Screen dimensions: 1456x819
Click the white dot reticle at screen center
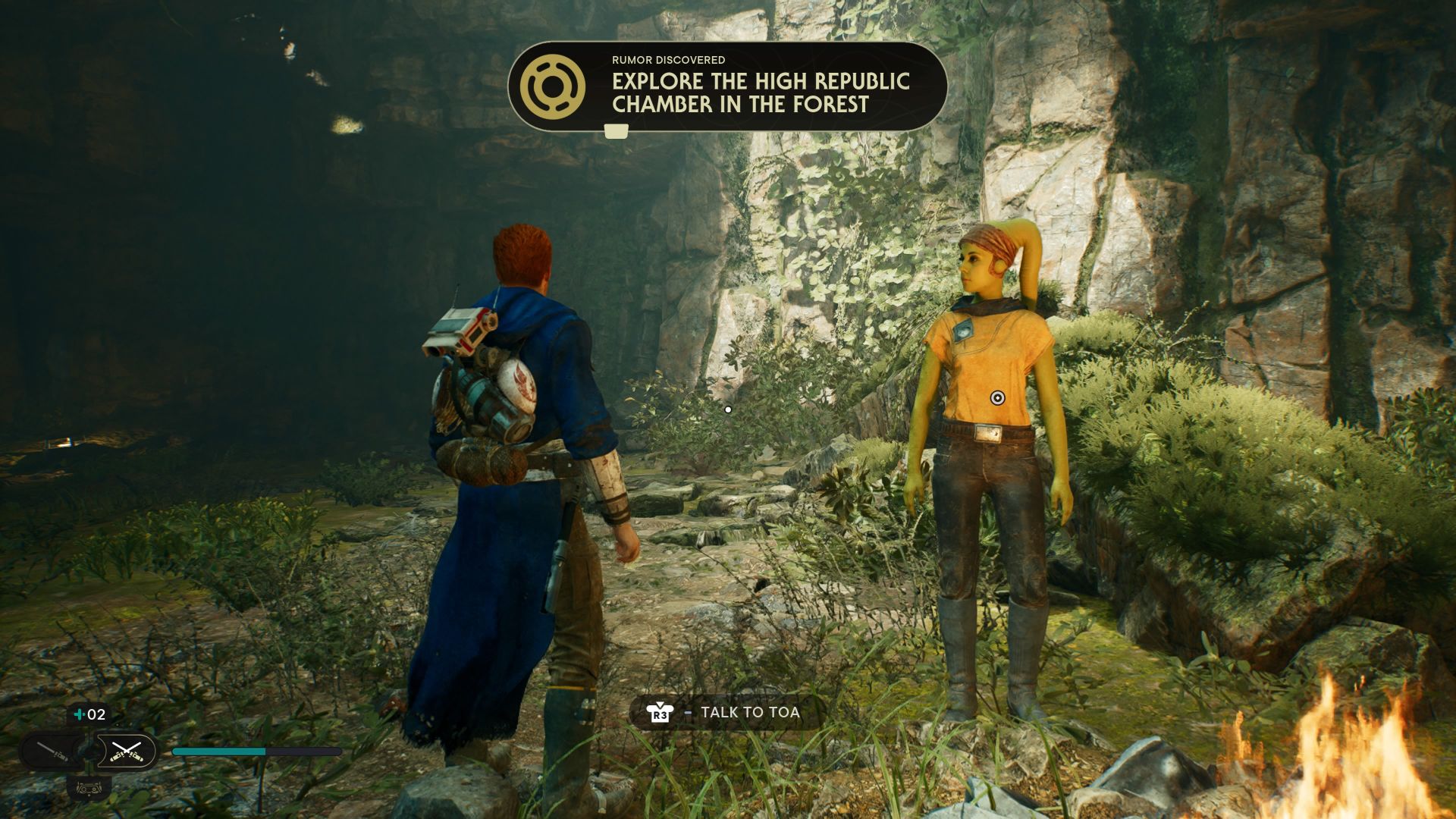point(728,409)
